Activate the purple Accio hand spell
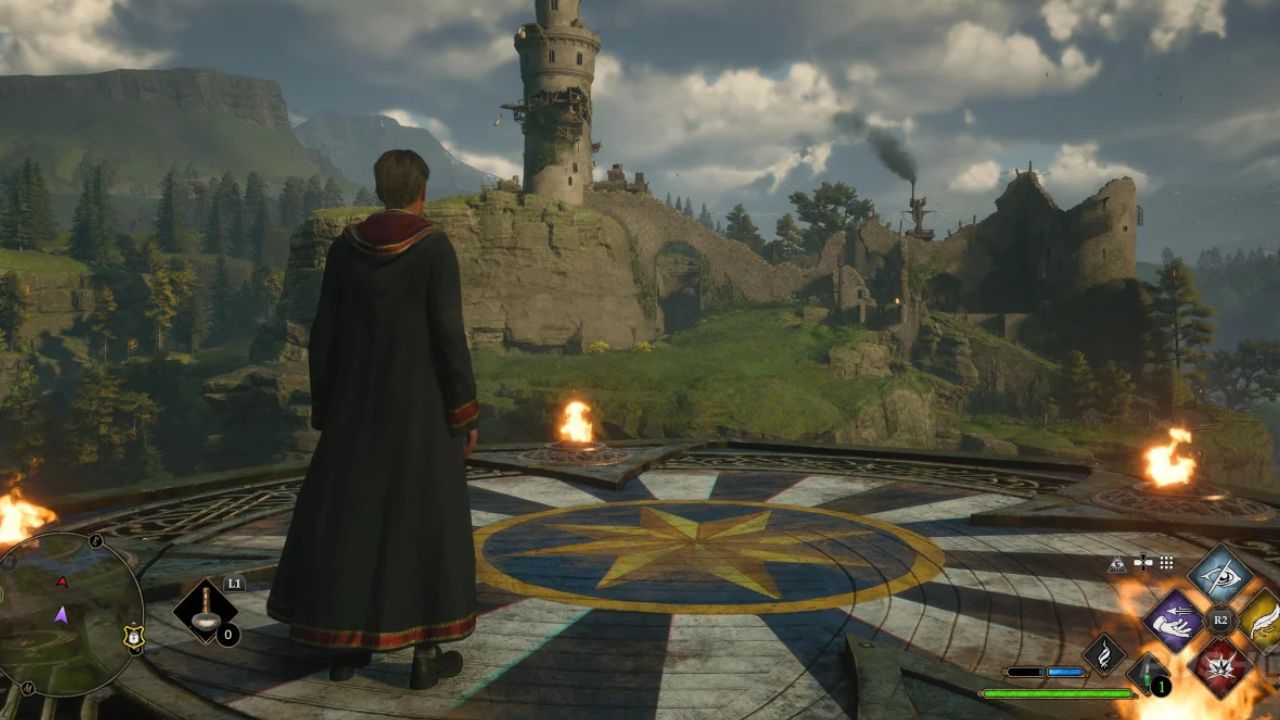The width and height of the screenshot is (1280, 720). 1174,620
